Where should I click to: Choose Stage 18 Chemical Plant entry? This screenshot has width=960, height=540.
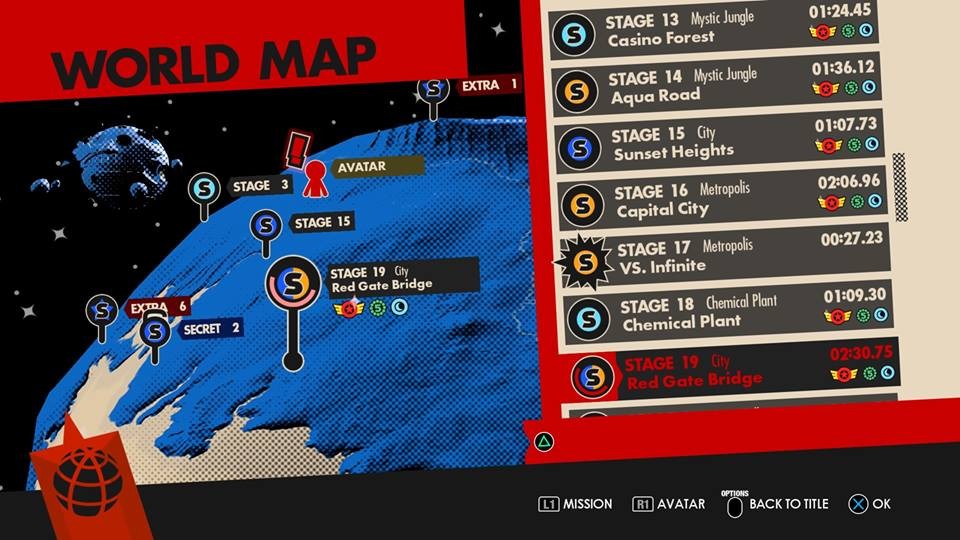[x=727, y=312]
